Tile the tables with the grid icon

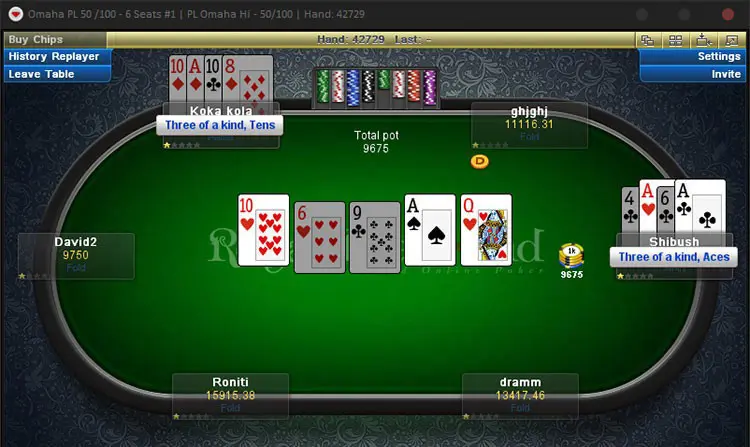click(x=675, y=40)
